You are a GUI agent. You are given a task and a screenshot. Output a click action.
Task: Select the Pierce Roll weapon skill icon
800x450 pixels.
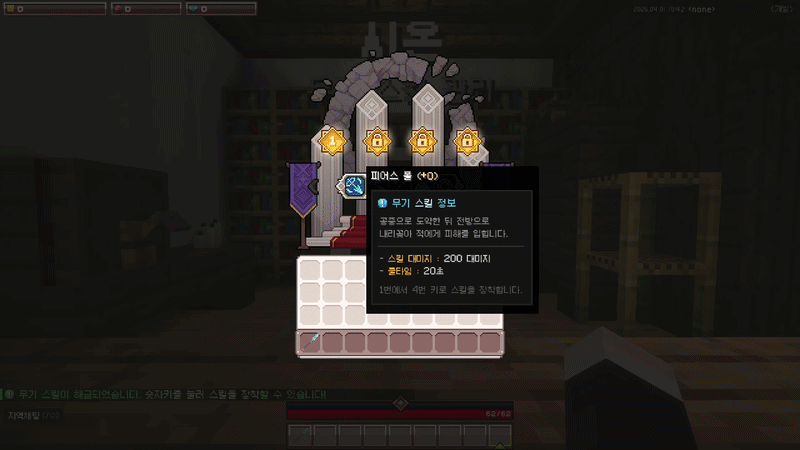pos(355,185)
